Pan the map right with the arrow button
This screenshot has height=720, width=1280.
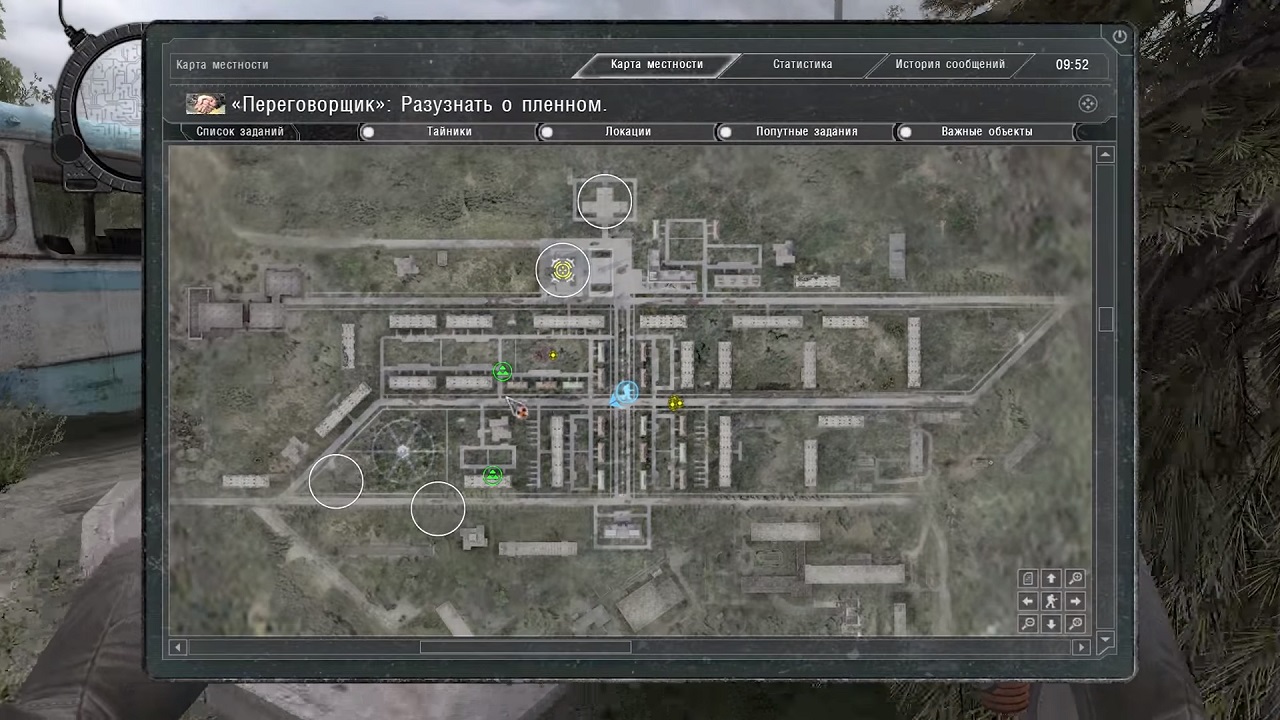pos(1075,601)
